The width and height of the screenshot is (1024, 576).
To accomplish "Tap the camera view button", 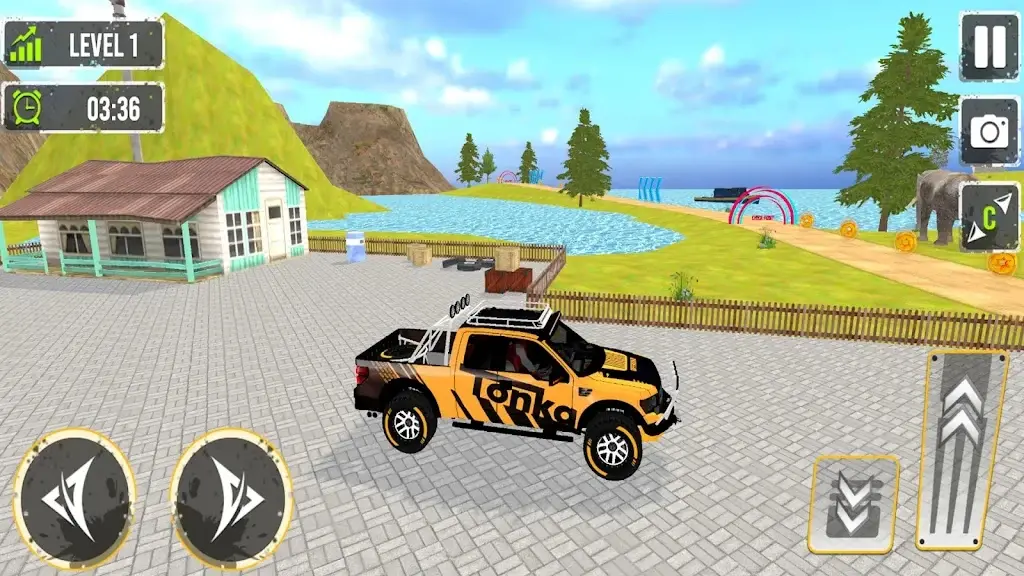I will point(989,131).
